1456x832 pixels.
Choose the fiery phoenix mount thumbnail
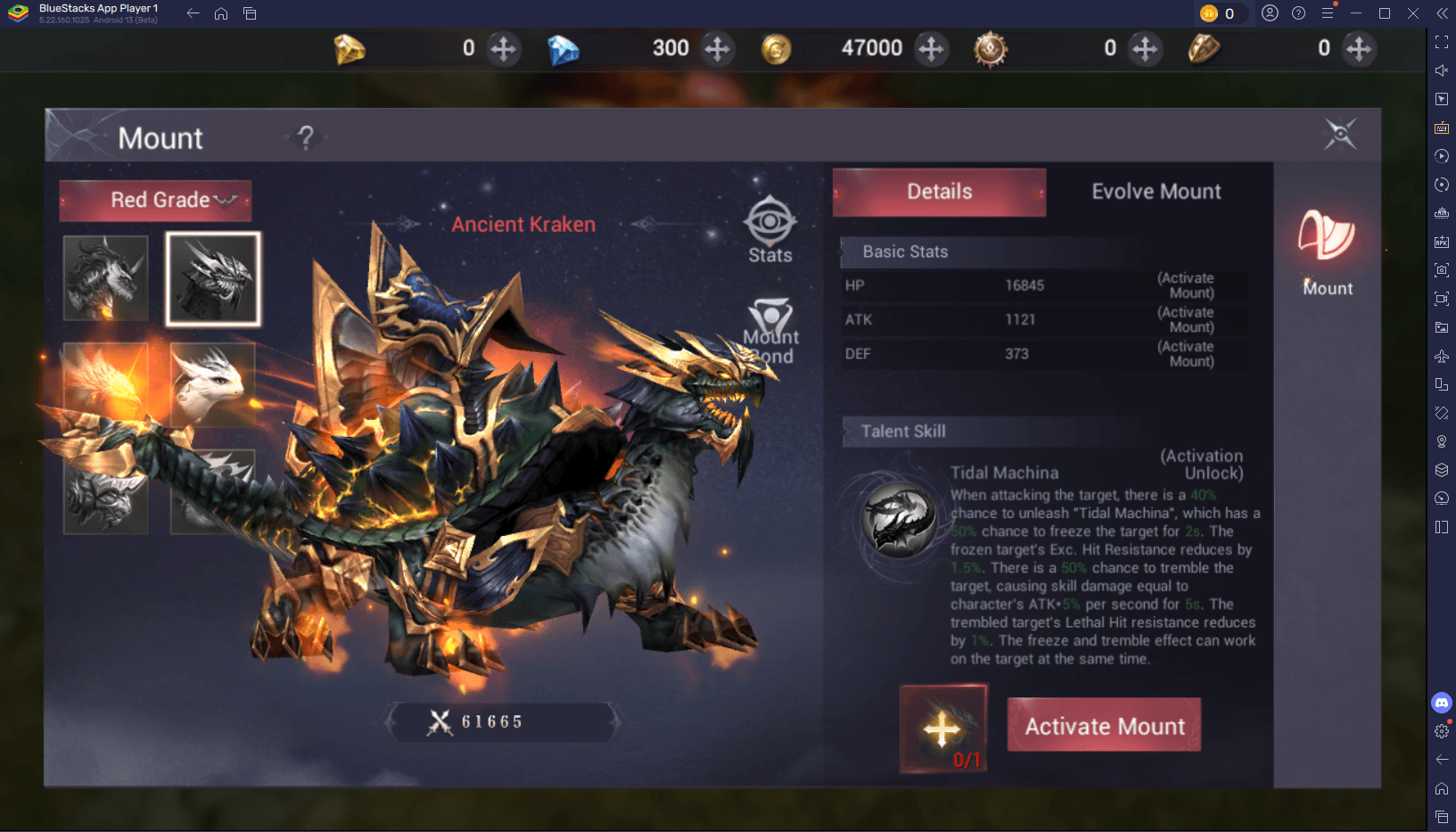click(x=106, y=384)
